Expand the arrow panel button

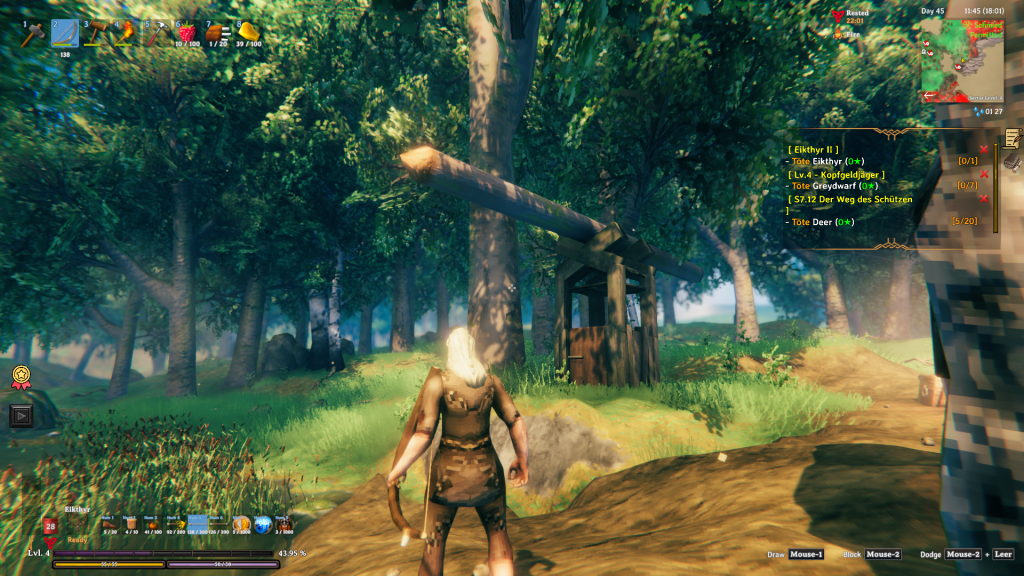(x=21, y=415)
